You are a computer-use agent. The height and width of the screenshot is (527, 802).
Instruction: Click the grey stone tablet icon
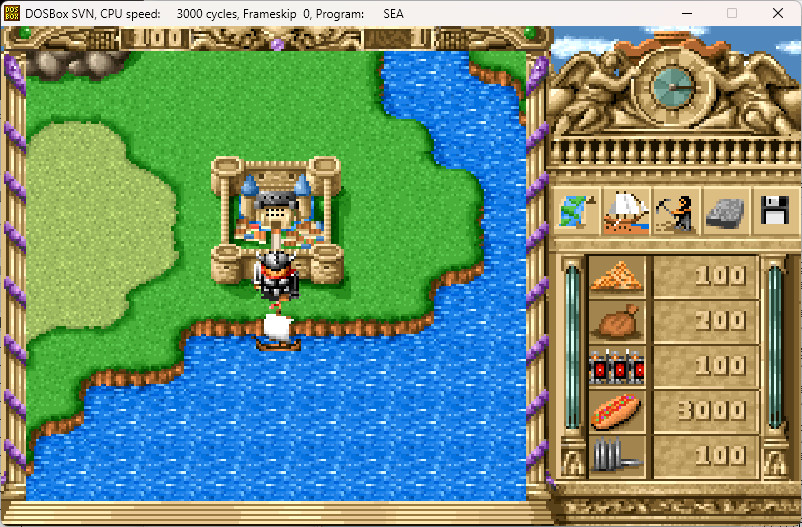point(725,211)
